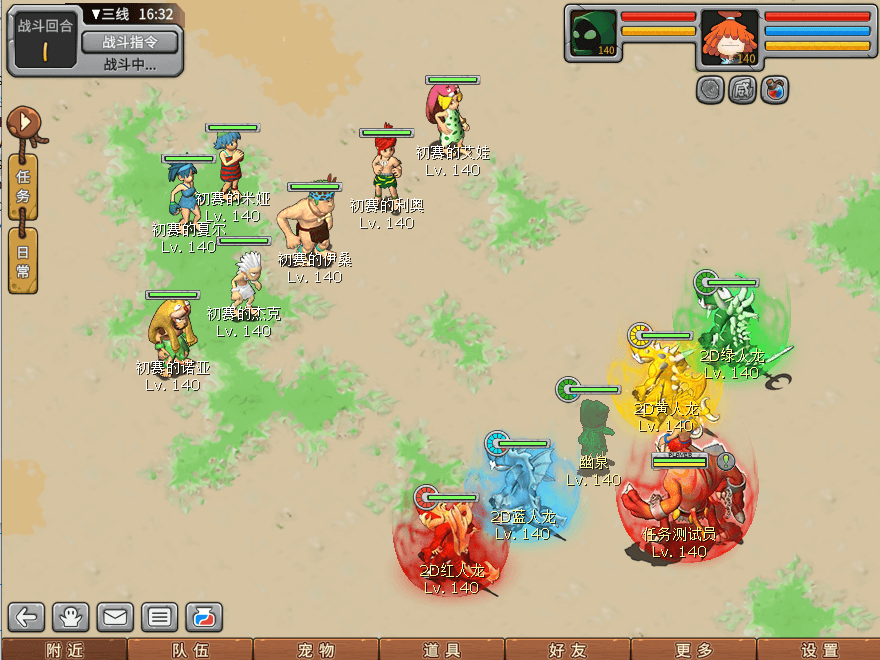Open the 设置 settings tab

[820, 650]
